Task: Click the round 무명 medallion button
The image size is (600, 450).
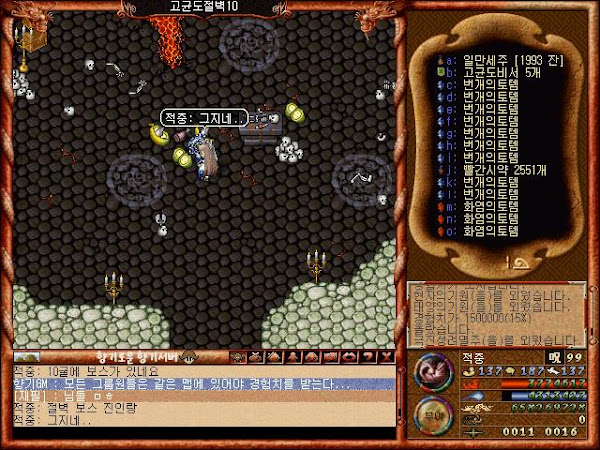Action: coord(434,416)
